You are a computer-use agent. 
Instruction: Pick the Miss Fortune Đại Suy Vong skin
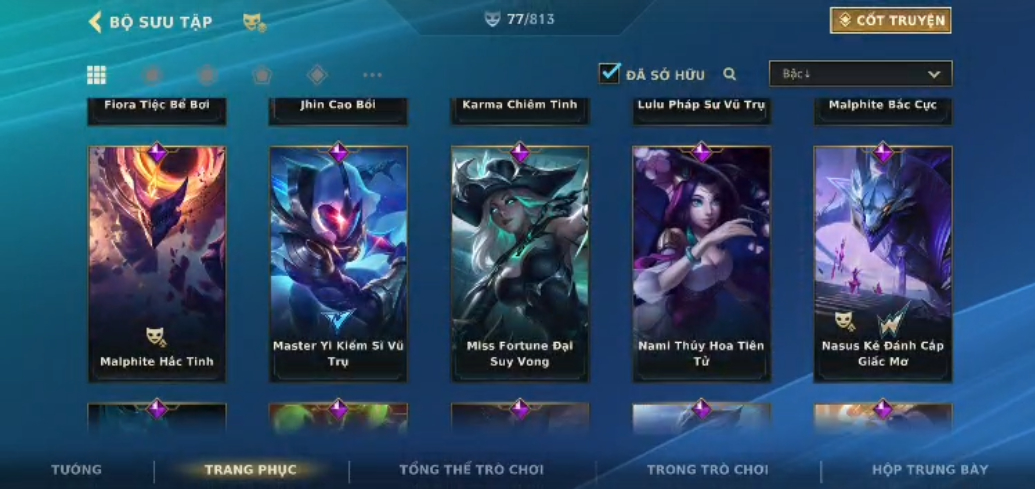click(x=520, y=263)
